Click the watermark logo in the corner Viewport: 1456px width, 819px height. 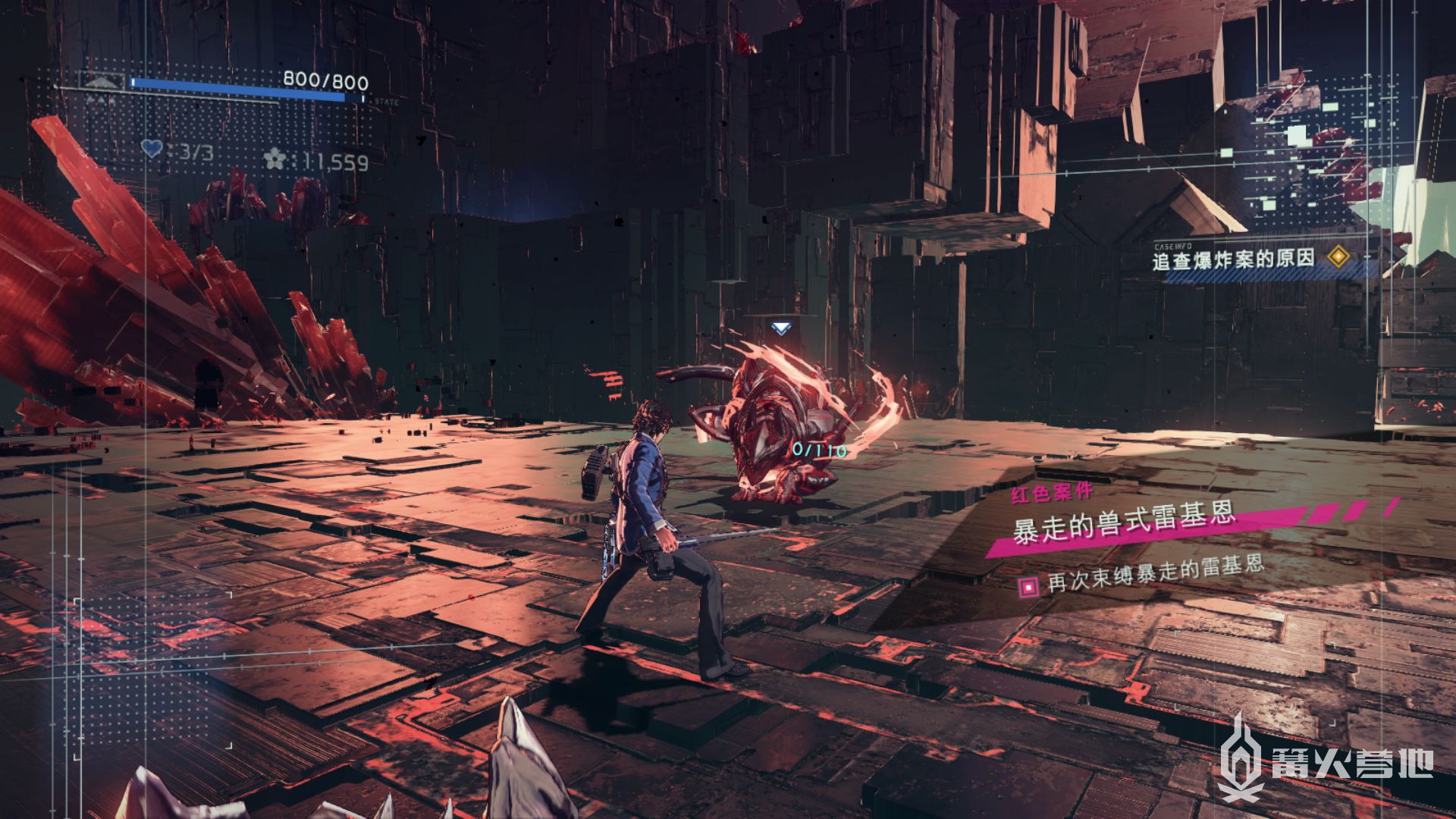pos(1327,760)
